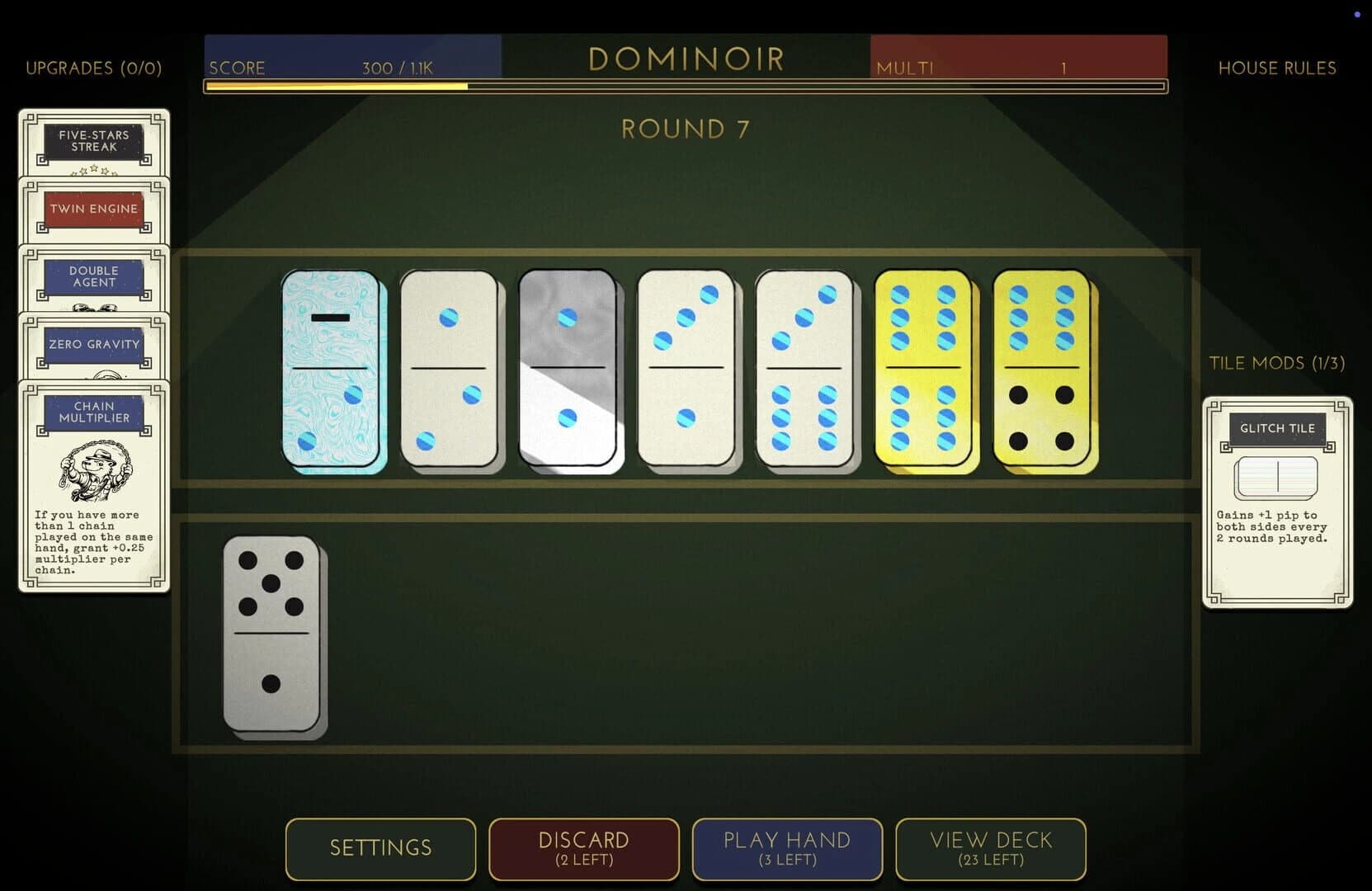Open the View Deck screen
This screenshot has height=891, width=1372.
tap(990, 849)
